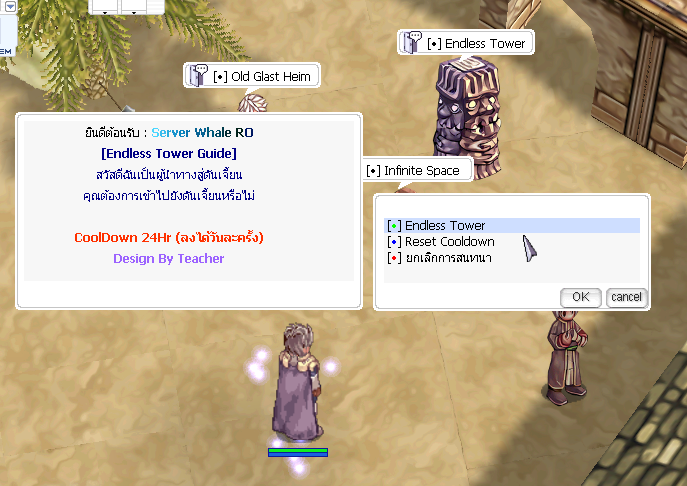This screenshot has width=687, height=486.
Task: Select the Endless Tower dialogue option
Action: [445, 226]
